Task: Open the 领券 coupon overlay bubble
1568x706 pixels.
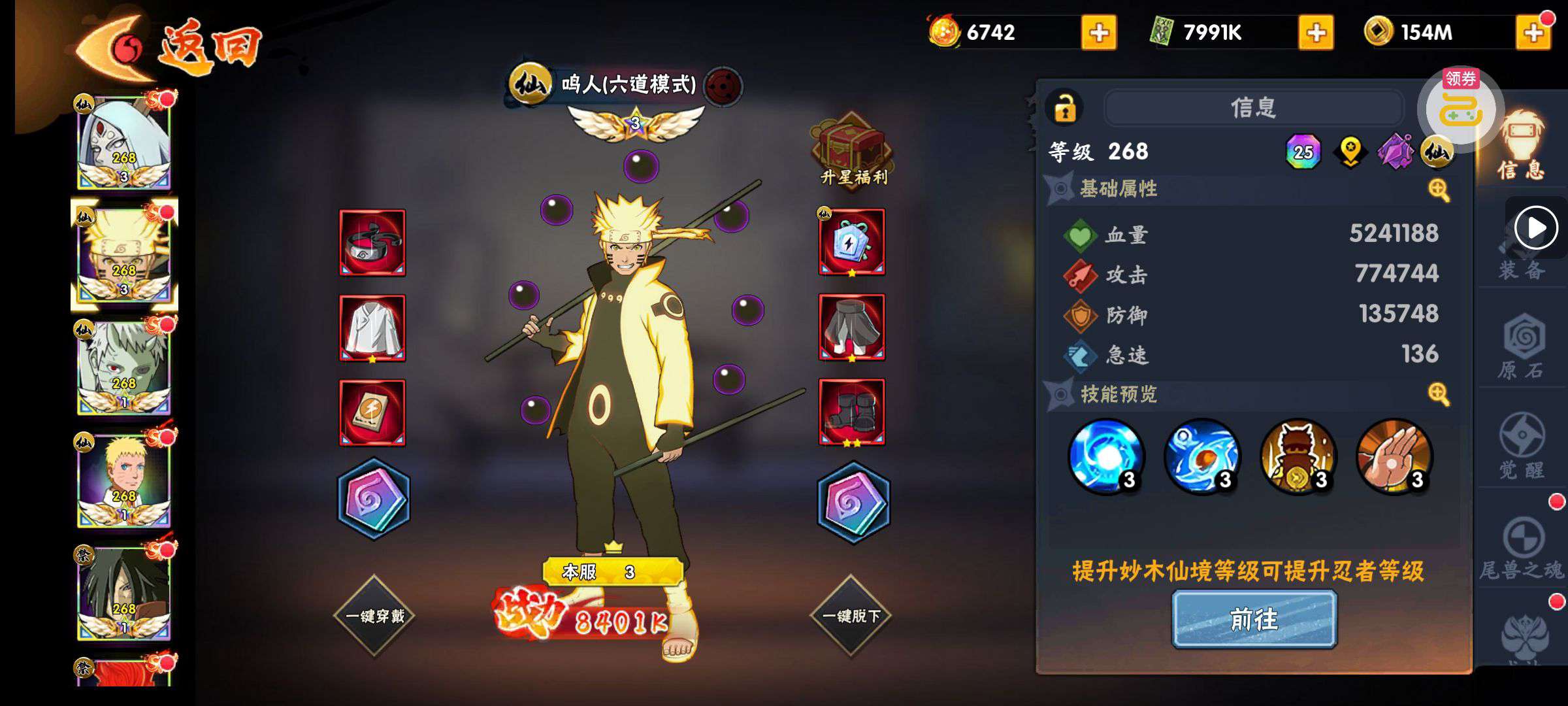Action: (x=1461, y=107)
